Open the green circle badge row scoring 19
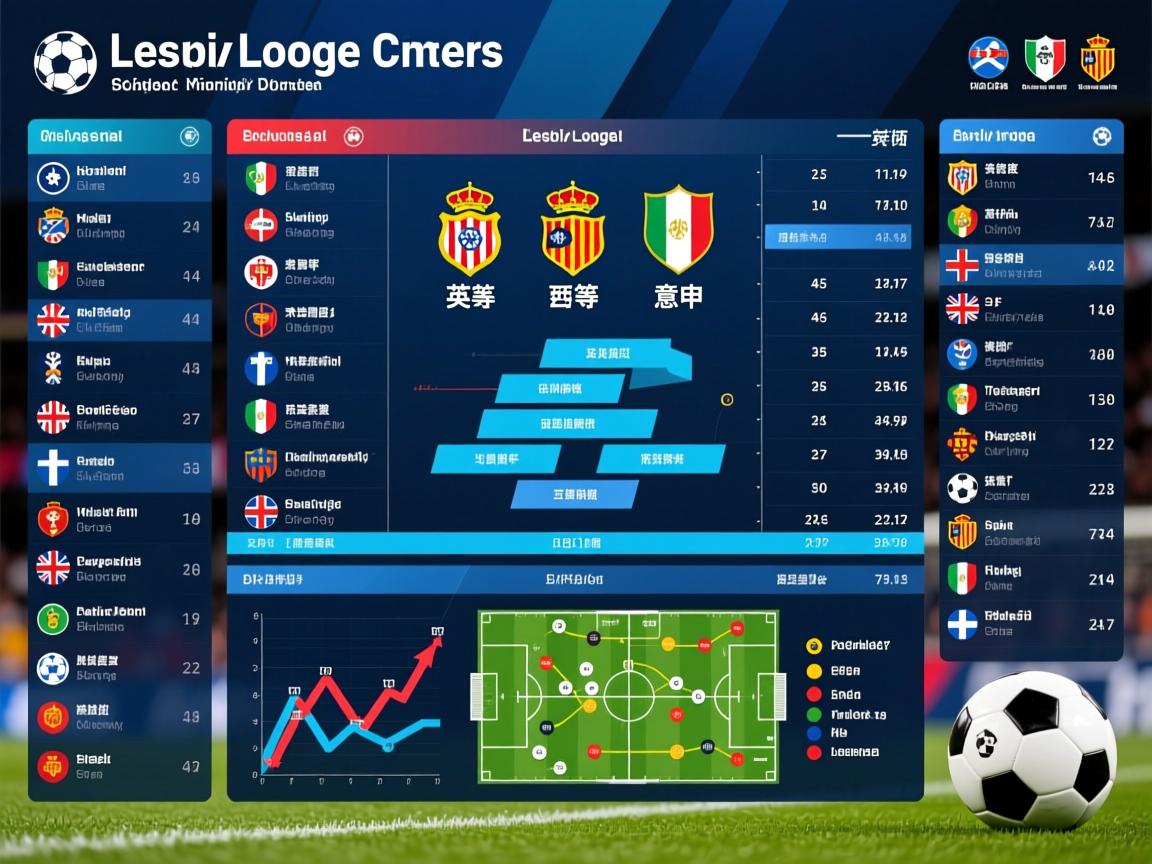The width and height of the screenshot is (1152, 864). 120,618
